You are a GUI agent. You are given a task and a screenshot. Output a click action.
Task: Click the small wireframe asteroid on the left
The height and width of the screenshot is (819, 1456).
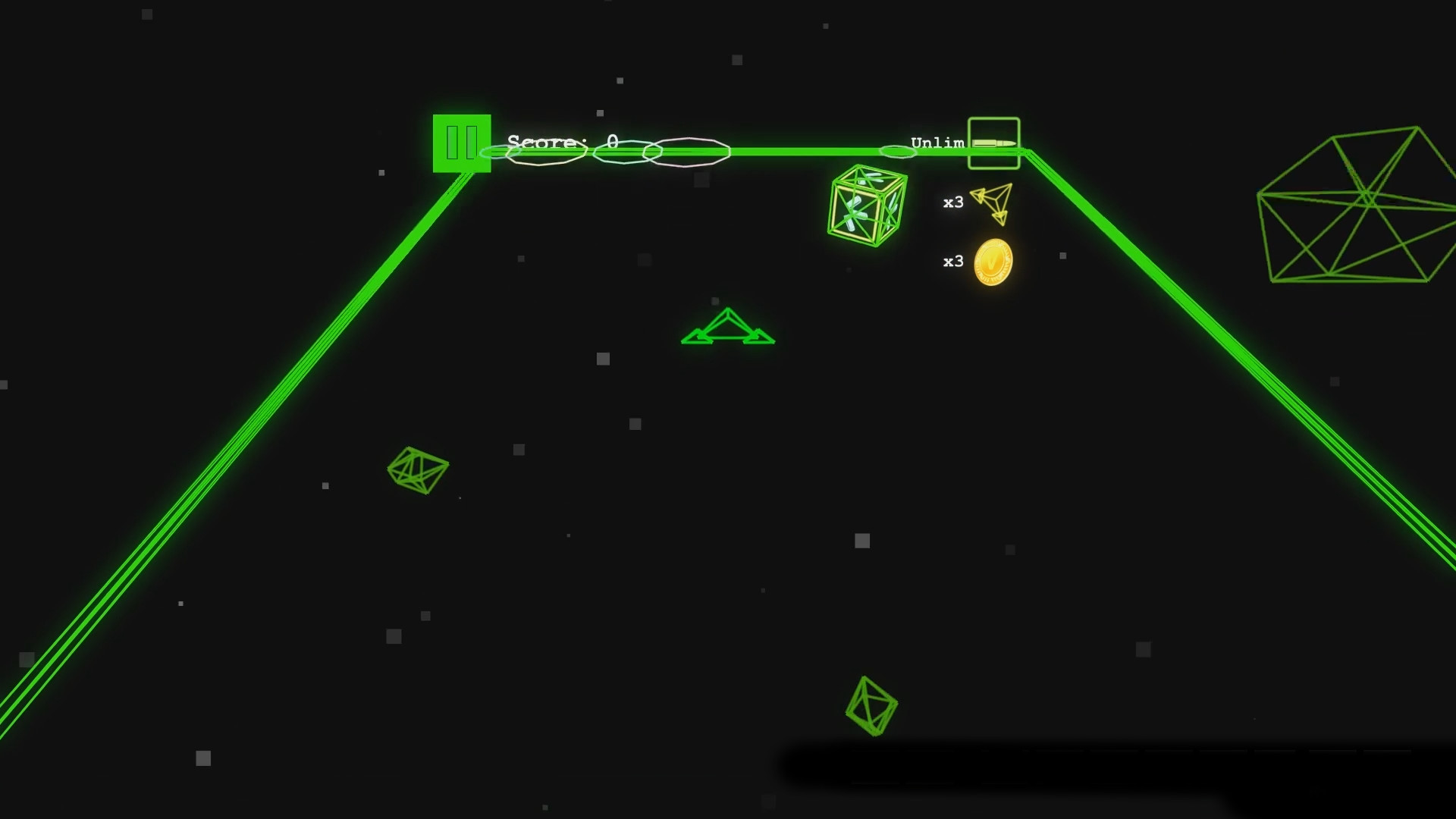[x=417, y=472]
